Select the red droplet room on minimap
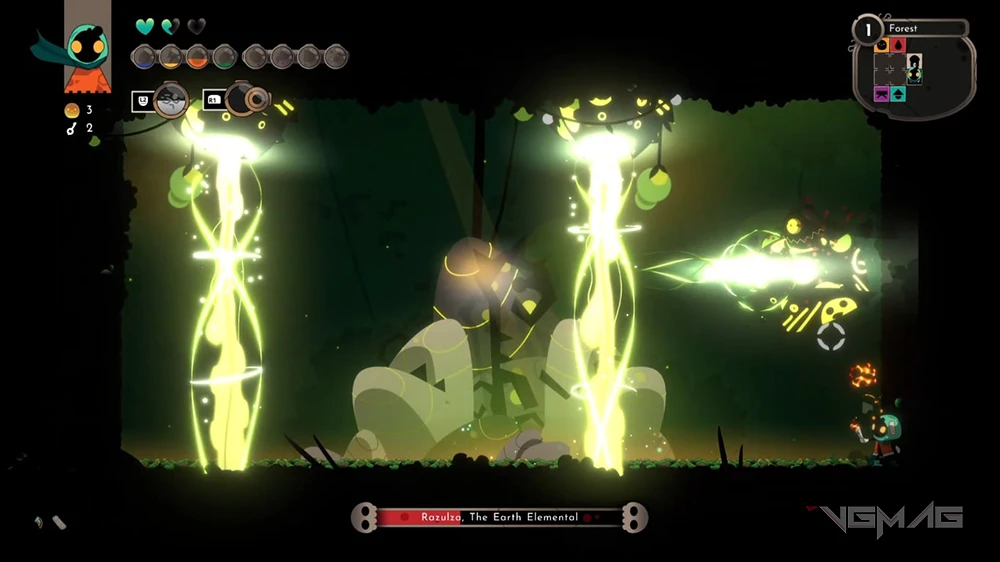The image size is (1000, 562). tap(897, 46)
